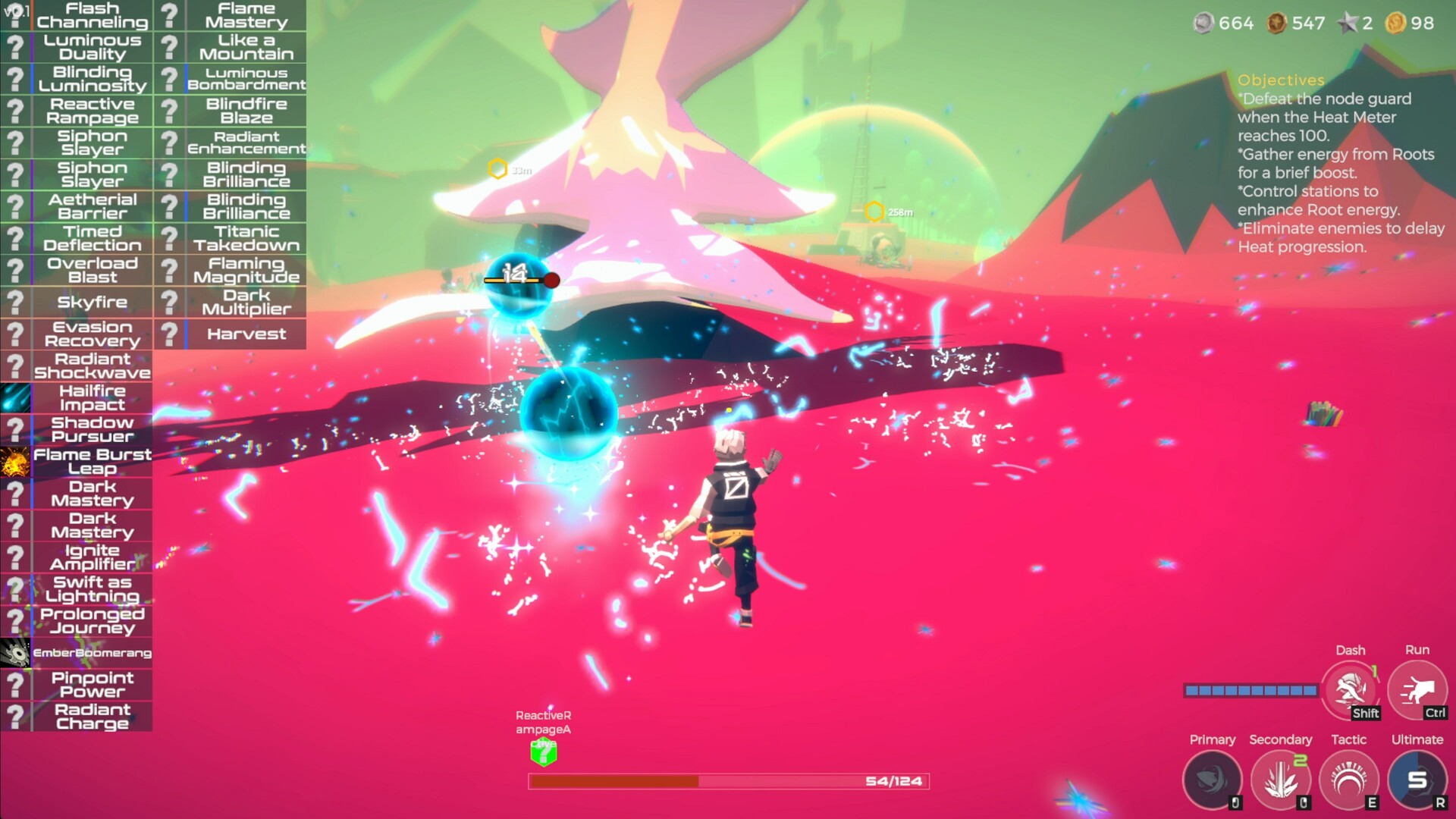Reveal the Dark Multiplier question mark
Viewport: 1456px width, 819px height.
click(x=168, y=302)
